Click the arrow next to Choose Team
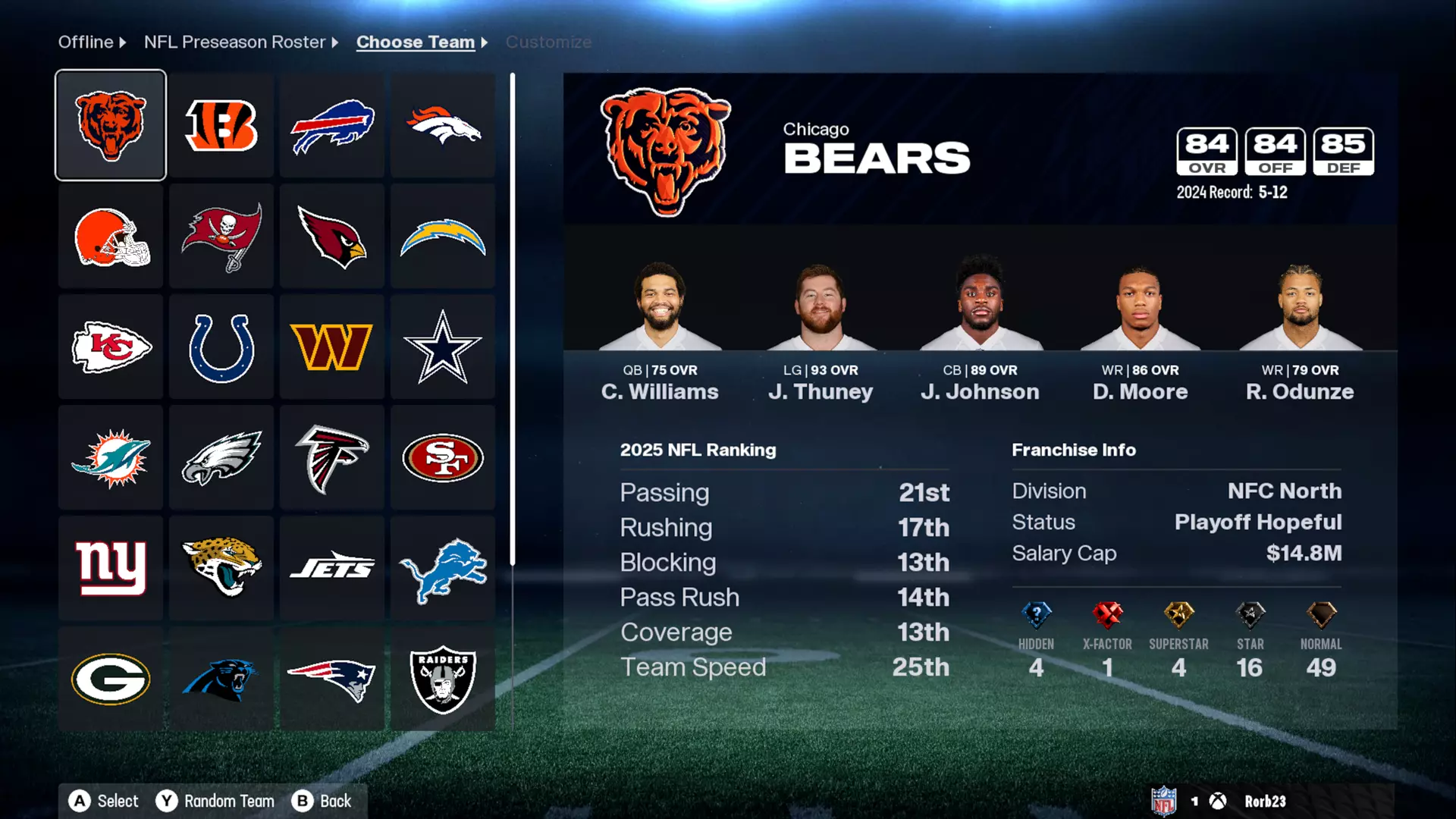 (x=483, y=42)
